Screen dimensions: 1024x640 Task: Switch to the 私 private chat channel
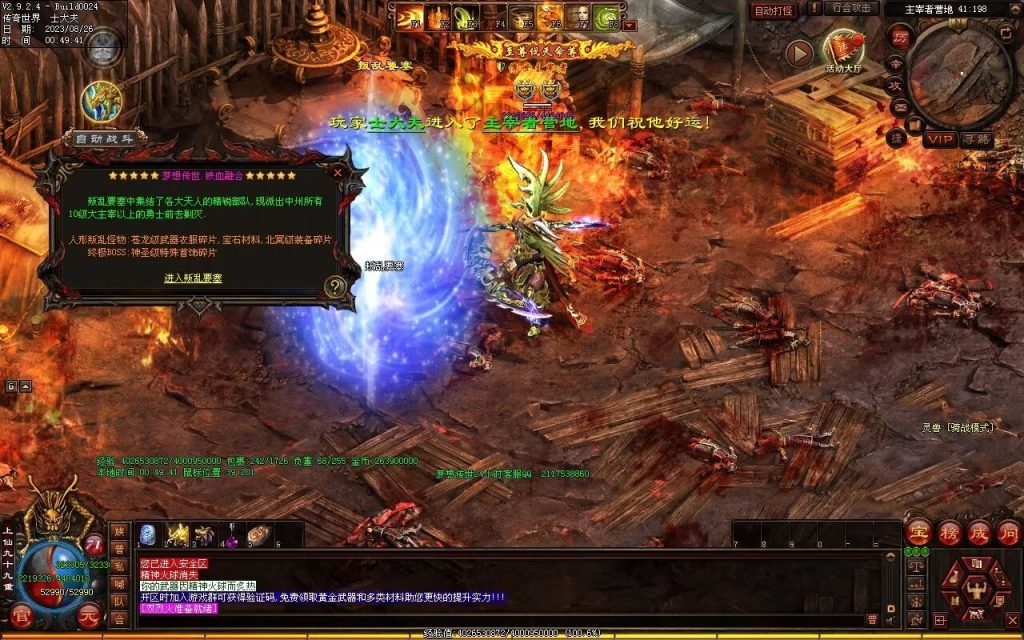tap(119, 569)
